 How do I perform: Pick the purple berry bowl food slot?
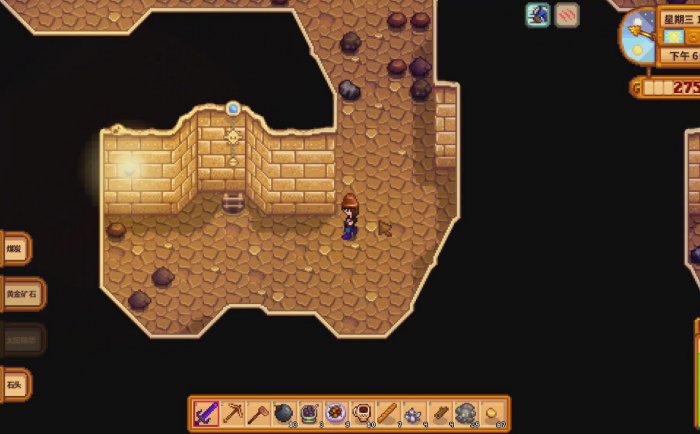click(310, 412)
